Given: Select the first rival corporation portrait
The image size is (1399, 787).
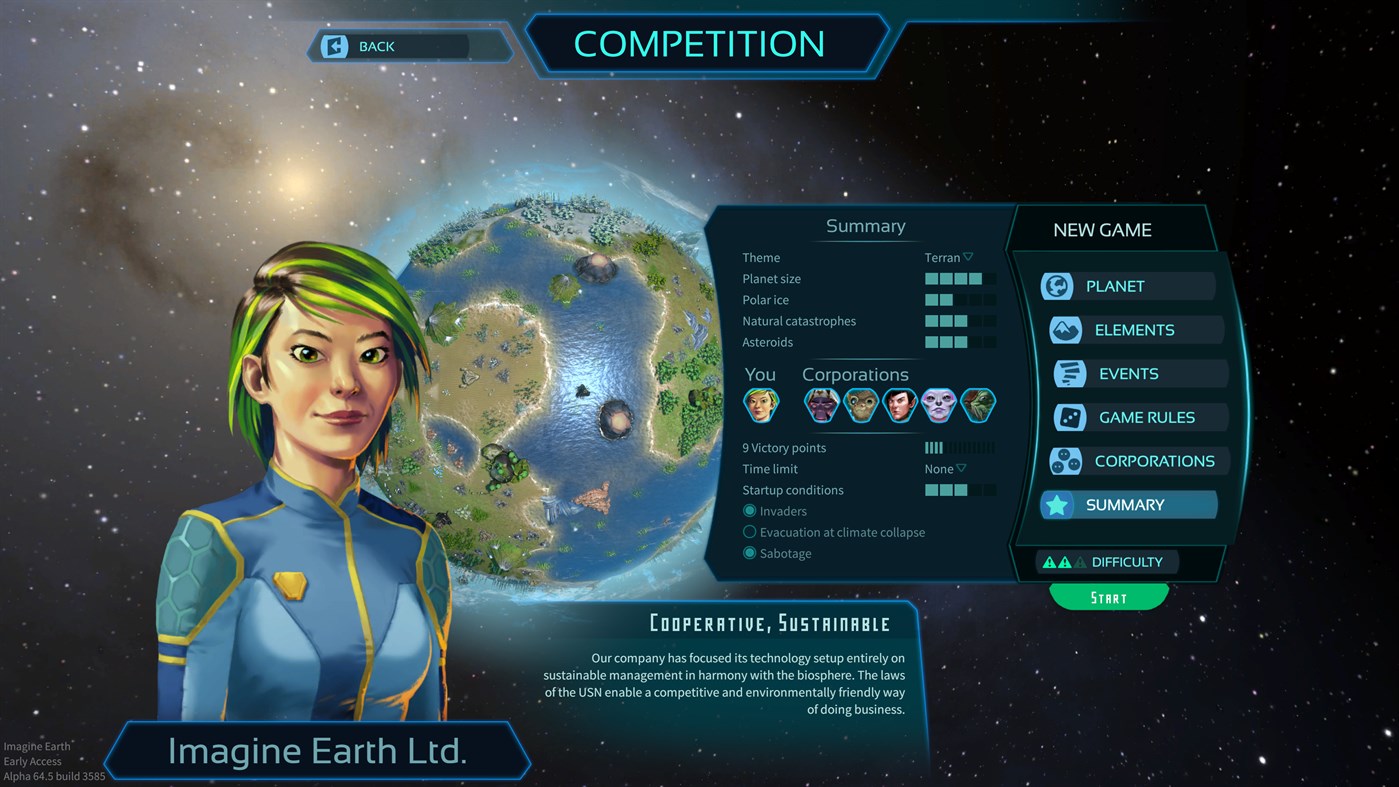Looking at the screenshot, I should [x=821, y=405].
